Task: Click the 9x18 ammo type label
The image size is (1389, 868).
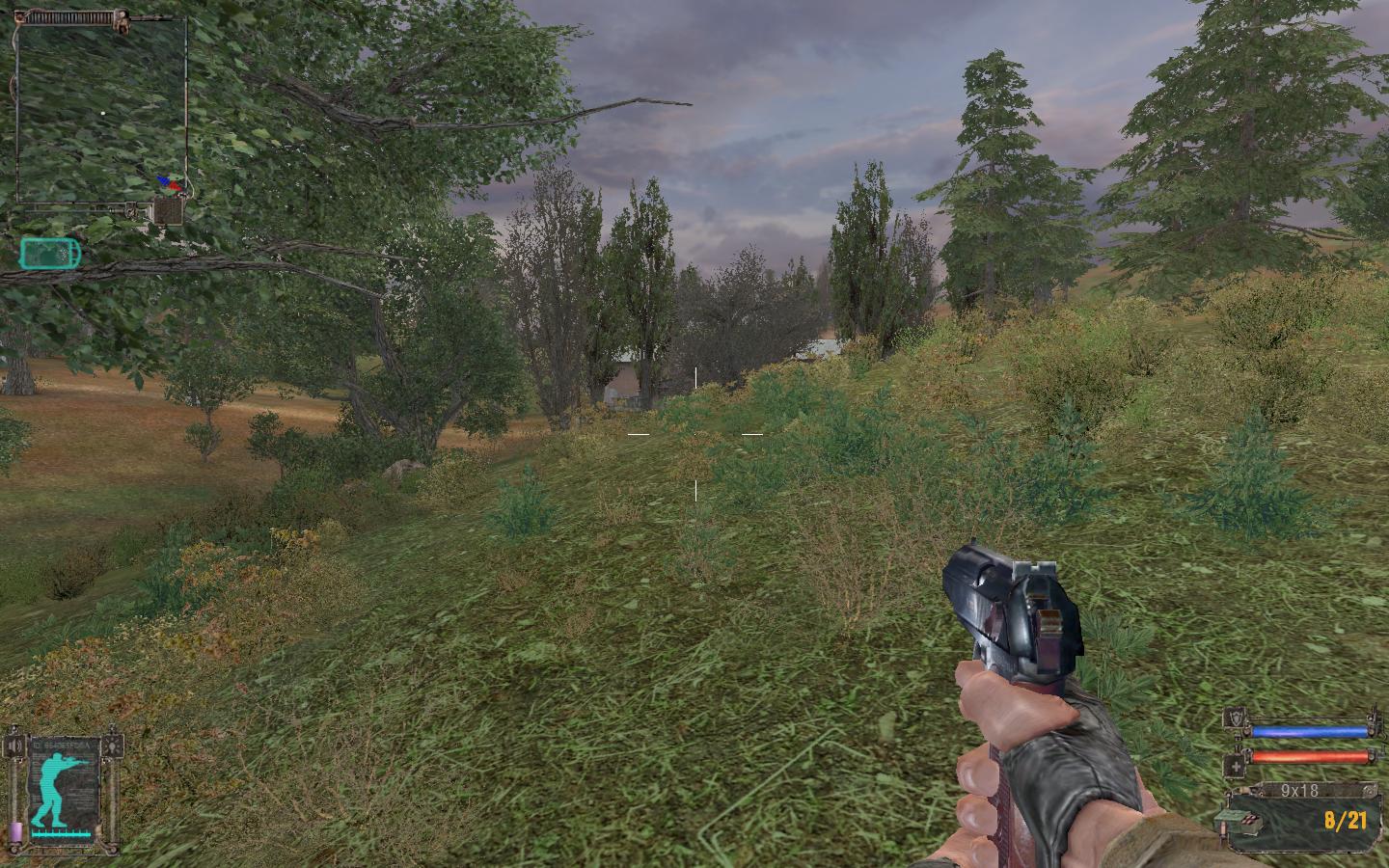Action: click(x=1298, y=791)
